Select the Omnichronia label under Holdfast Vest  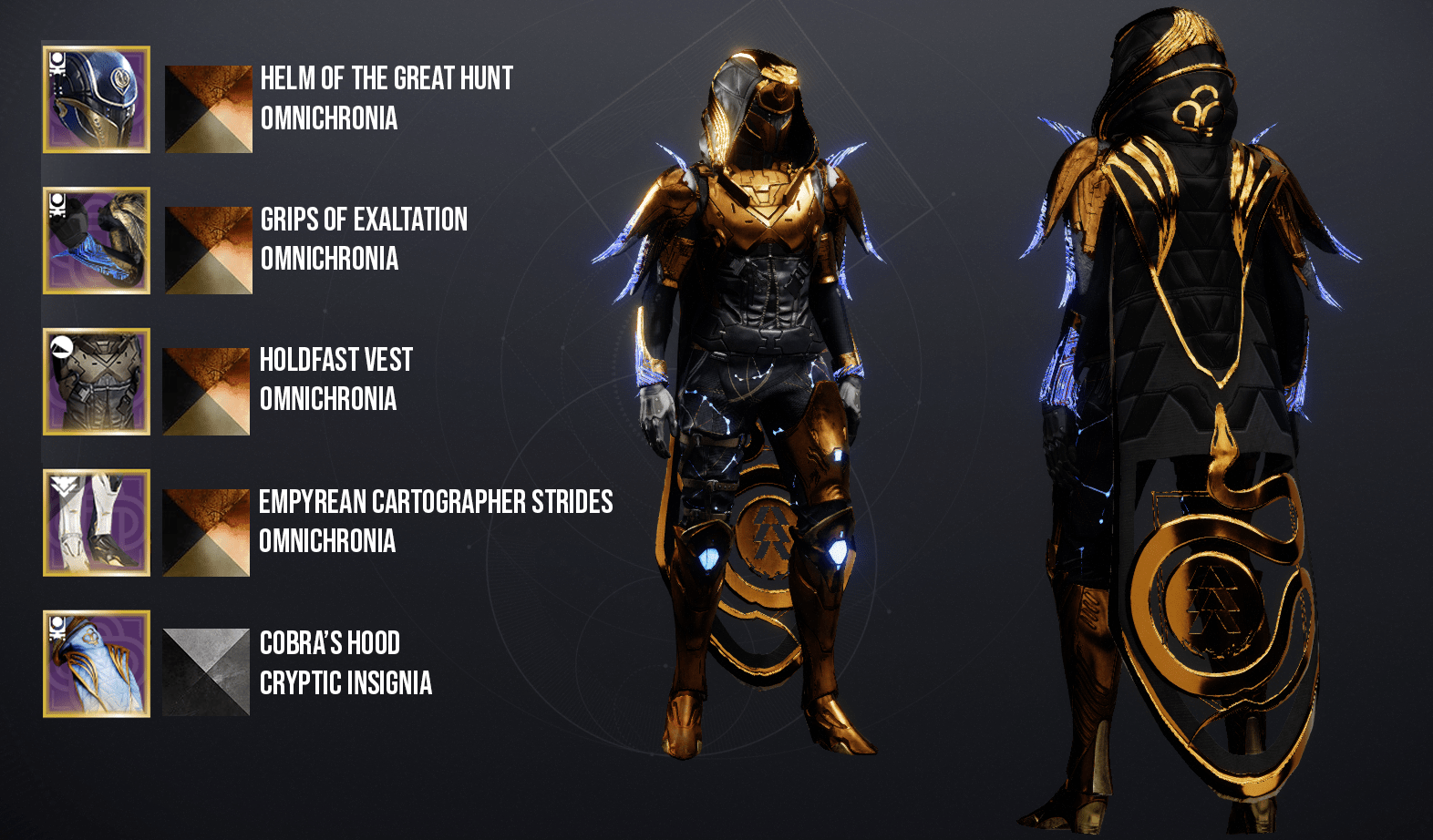328,397
